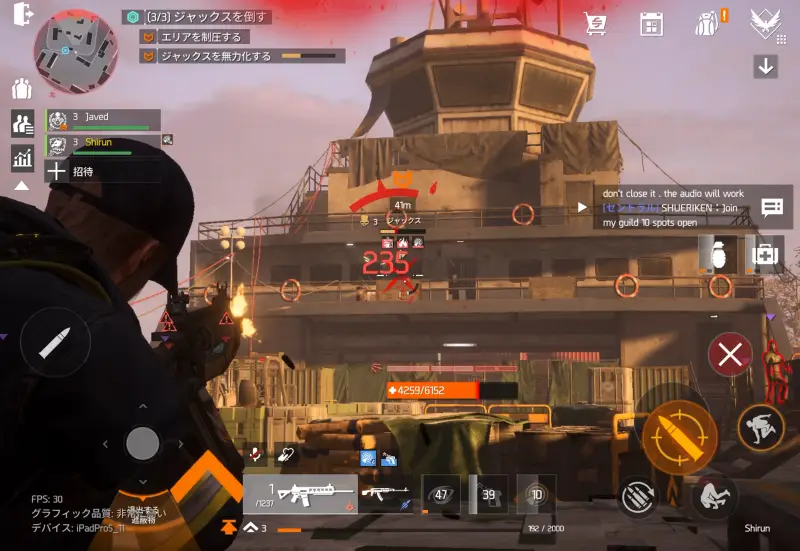Screen dimensions: 800x551
Task: Cancel with the red X button
Action: click(x=730, y=353)
